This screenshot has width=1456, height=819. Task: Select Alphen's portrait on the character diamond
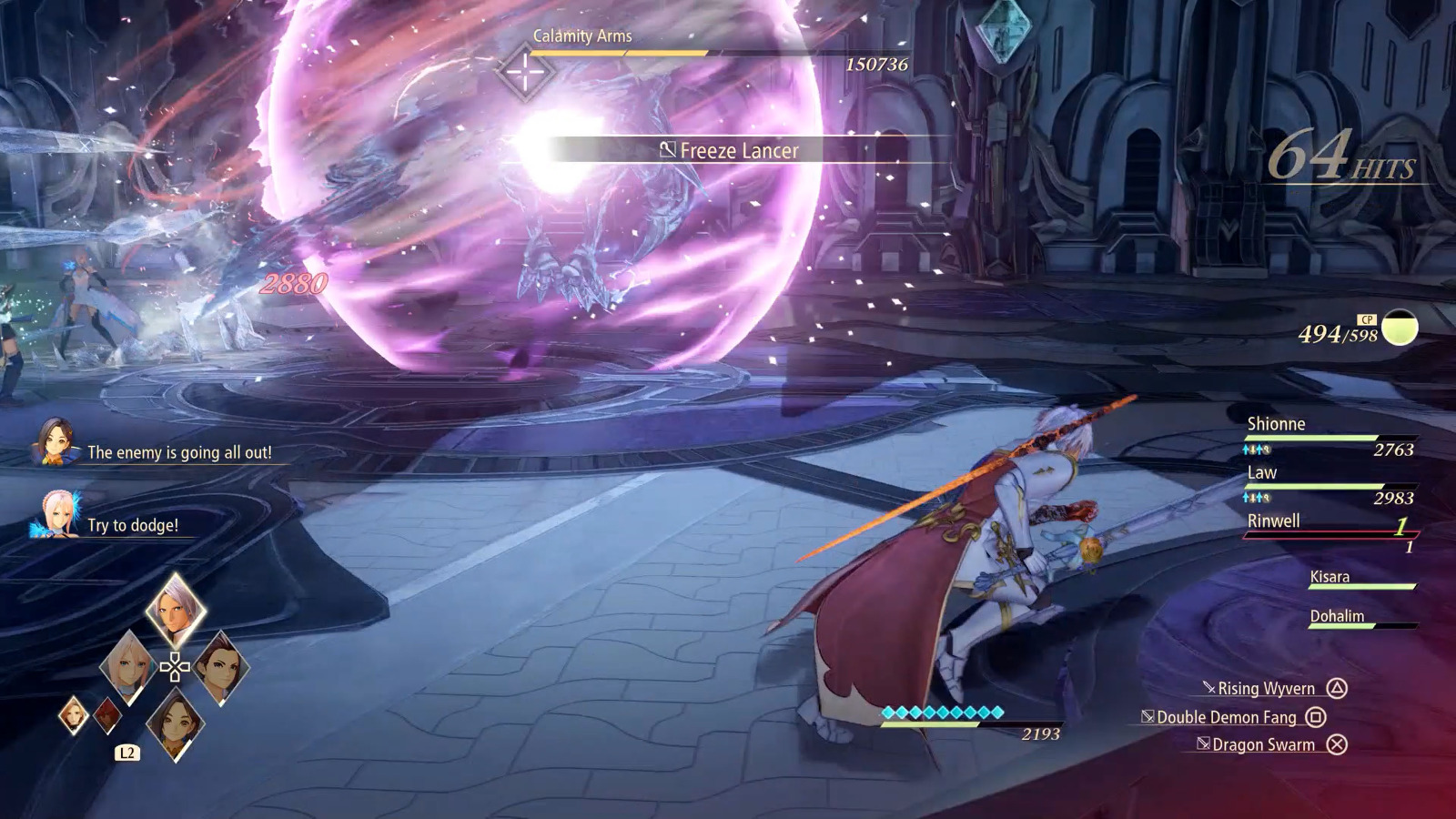[x=175, y=610]
